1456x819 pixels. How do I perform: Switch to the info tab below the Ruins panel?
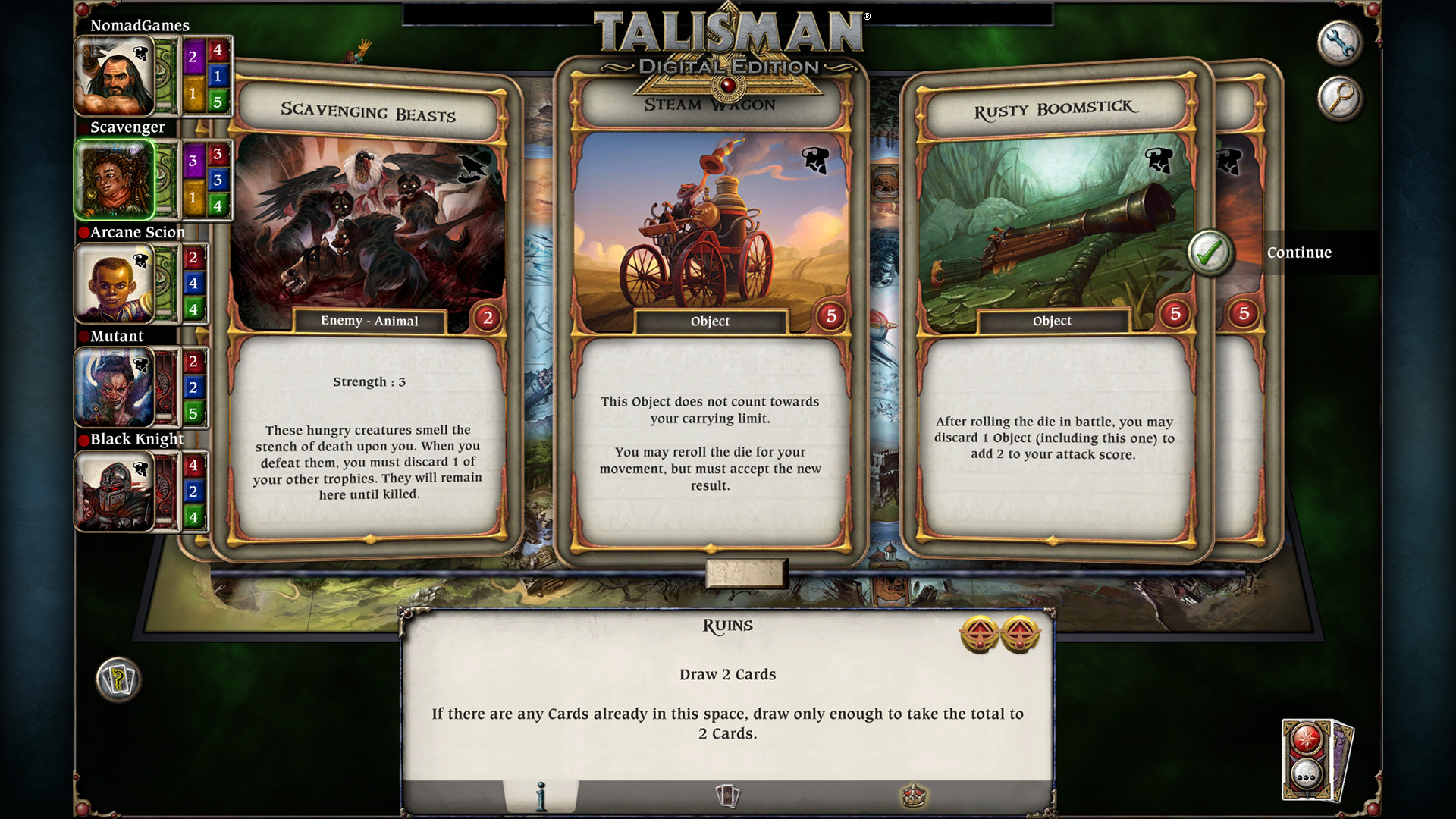541,796
